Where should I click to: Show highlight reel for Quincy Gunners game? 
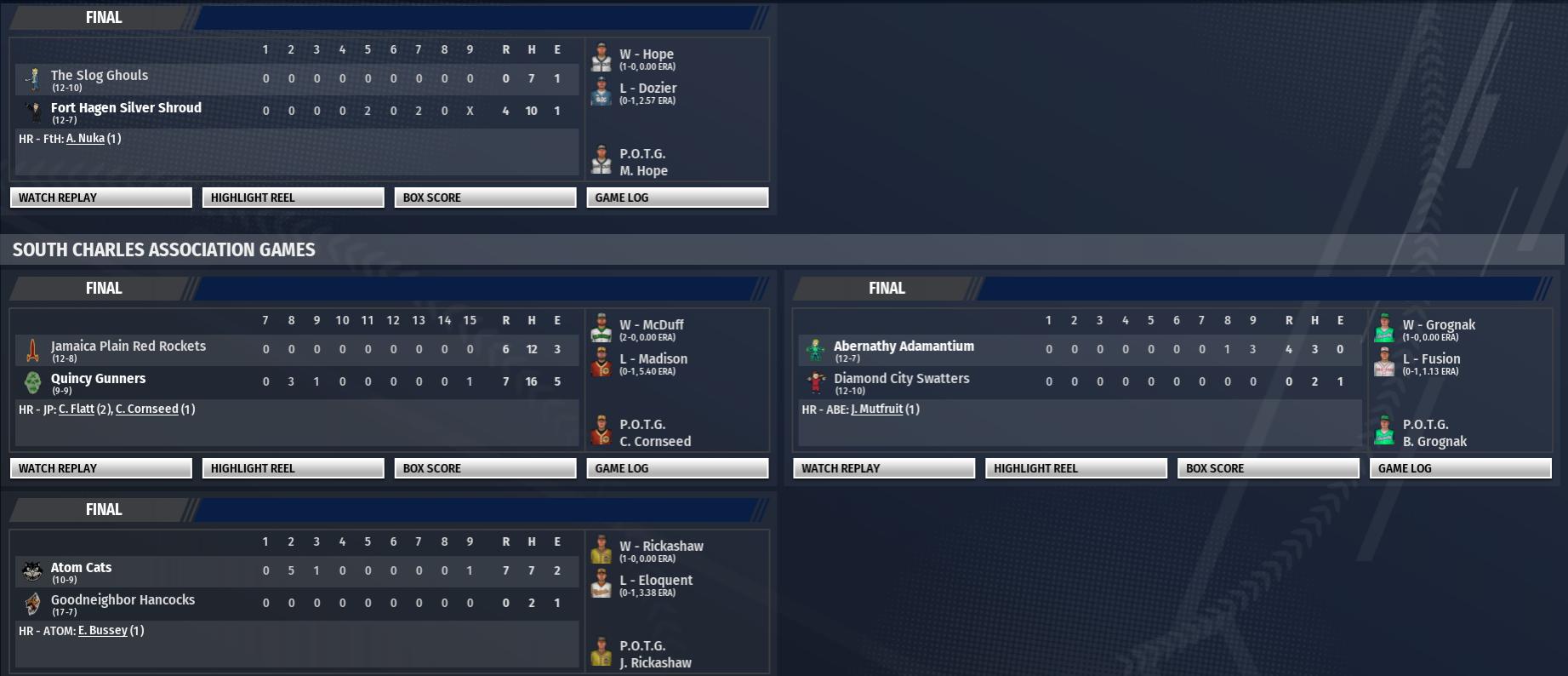(293, 468)
